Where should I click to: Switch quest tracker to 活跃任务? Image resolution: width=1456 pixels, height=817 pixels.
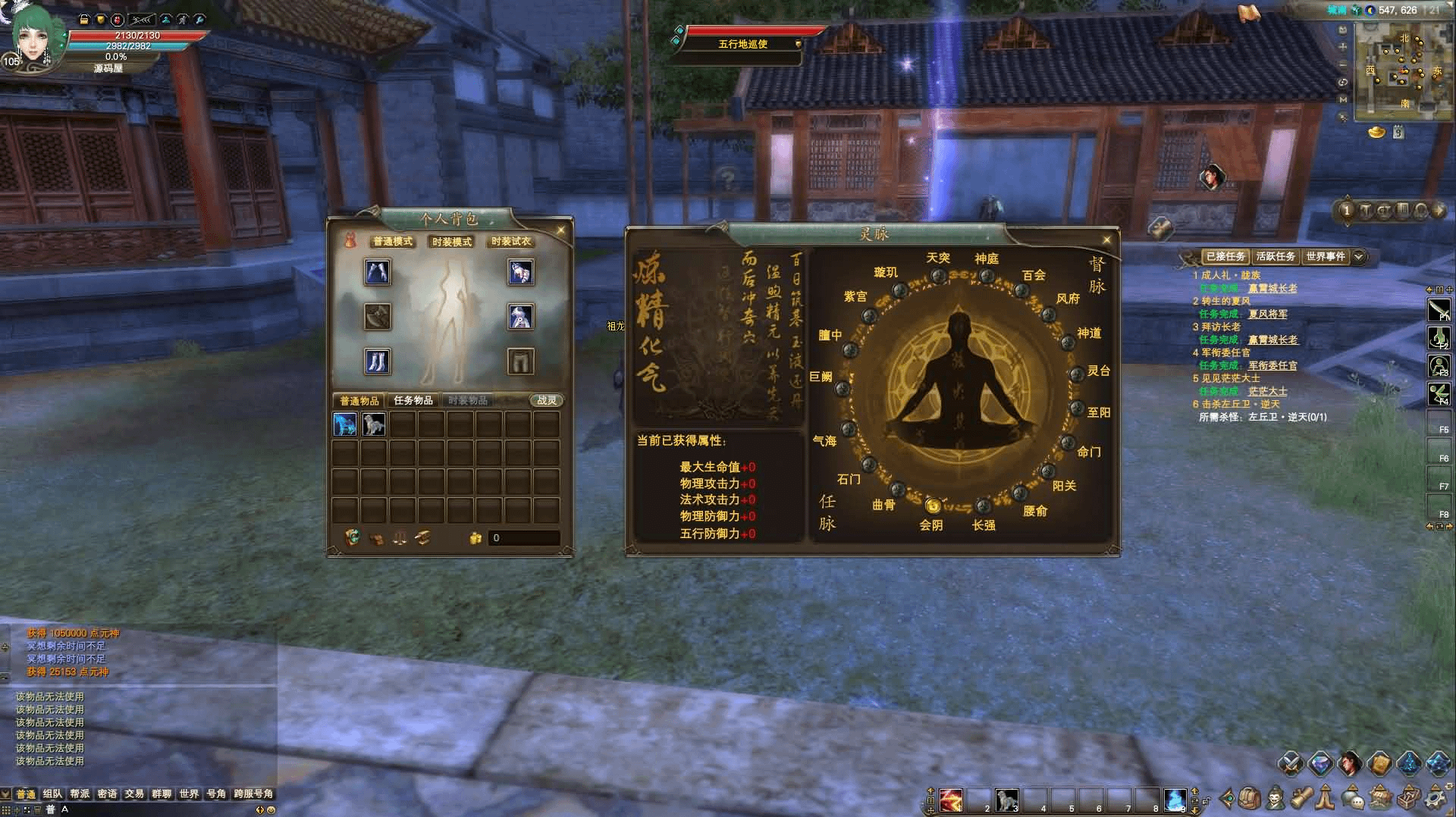tap(1276, 257)
